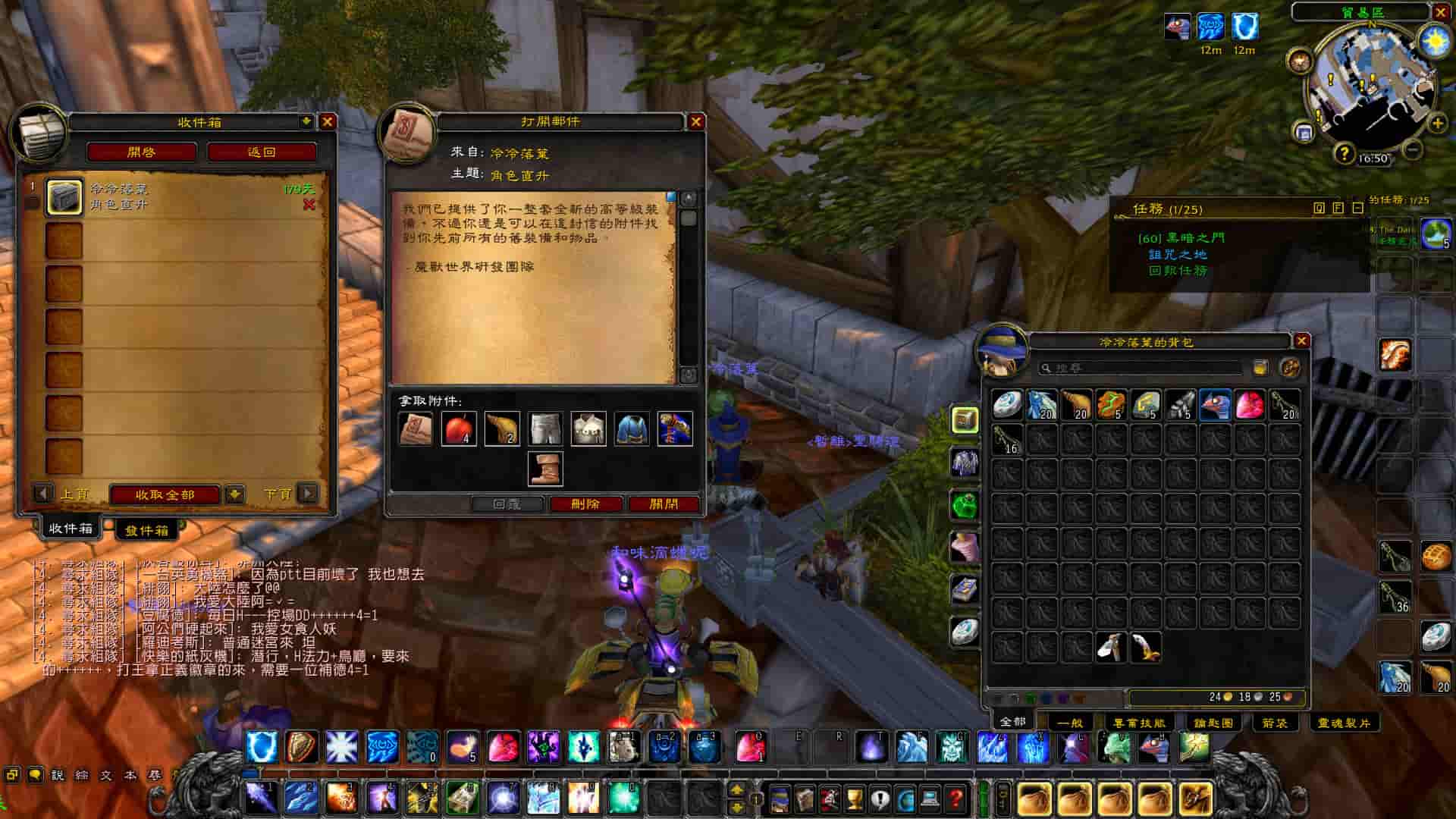Switch to the 一般 bag filter tab
Viewport: 1456px width, 819px height.
click(x=1069, y=723)
